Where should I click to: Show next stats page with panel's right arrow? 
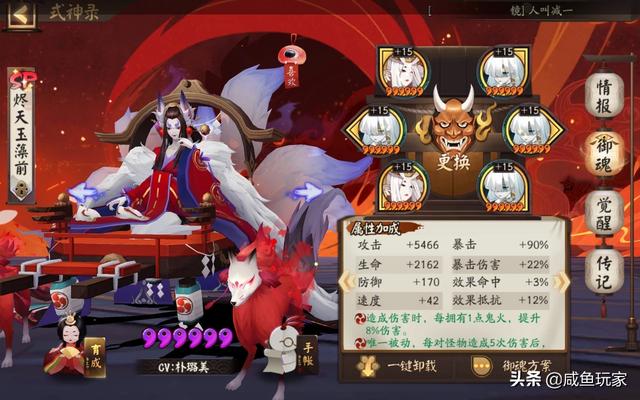tap(564, 280)
